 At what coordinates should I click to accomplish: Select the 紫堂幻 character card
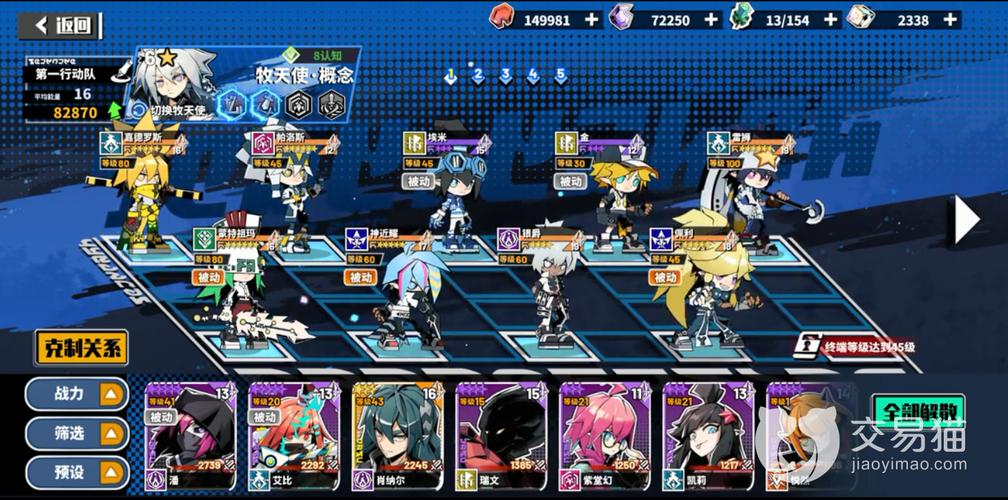pyautogui.click(x=603, y=436)
